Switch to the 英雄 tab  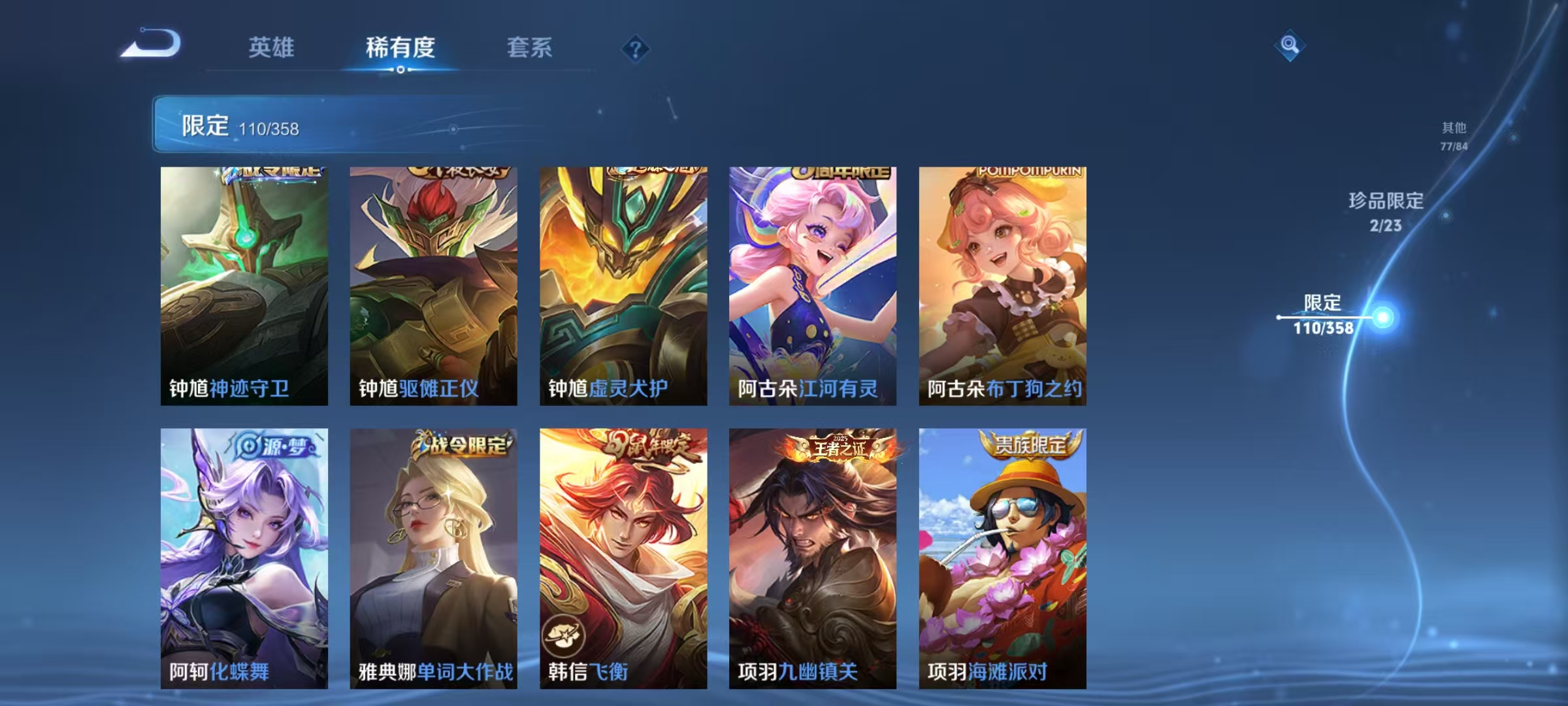click(x=272, y=47)
